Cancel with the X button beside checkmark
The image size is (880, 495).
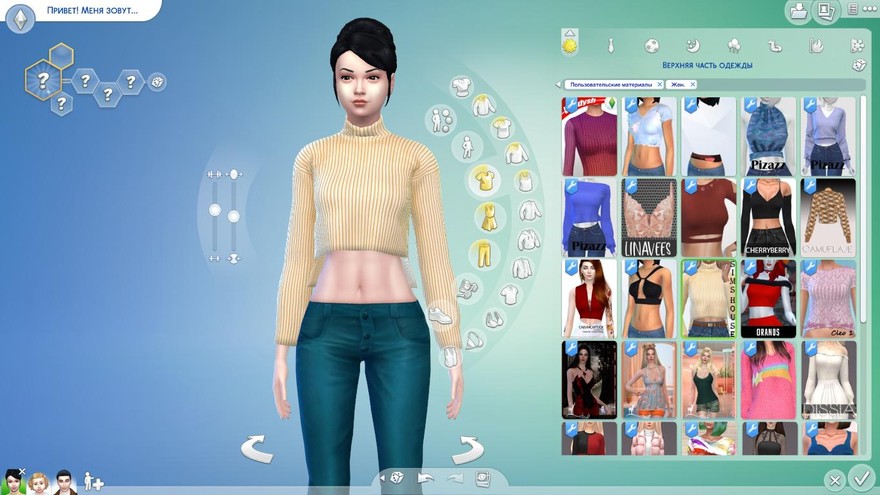[x=834, y=481]
